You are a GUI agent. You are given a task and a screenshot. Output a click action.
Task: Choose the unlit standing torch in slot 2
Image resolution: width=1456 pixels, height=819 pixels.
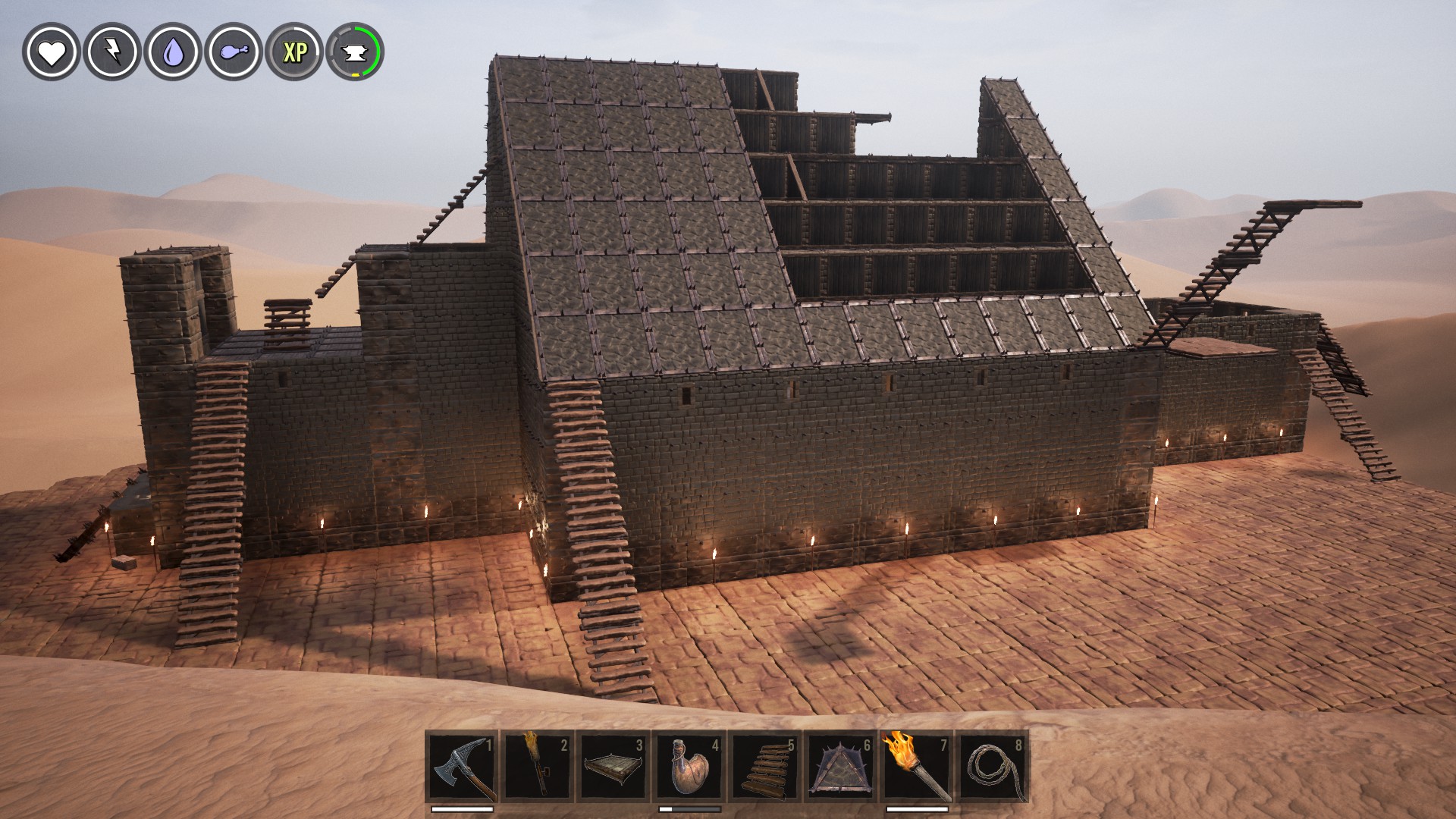point(537,767)
